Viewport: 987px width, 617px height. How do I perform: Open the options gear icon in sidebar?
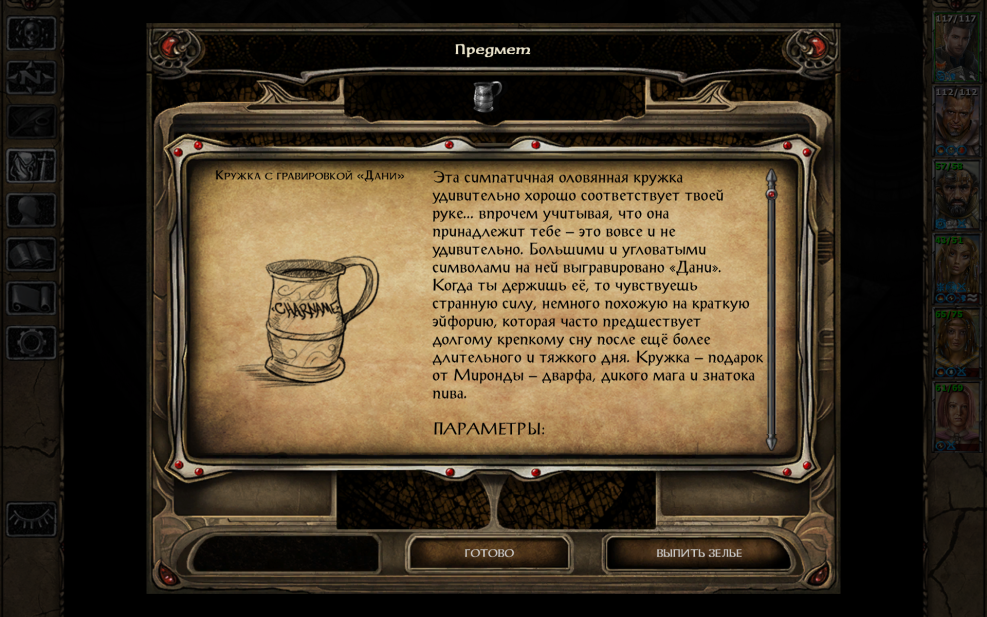coord(31,343)
